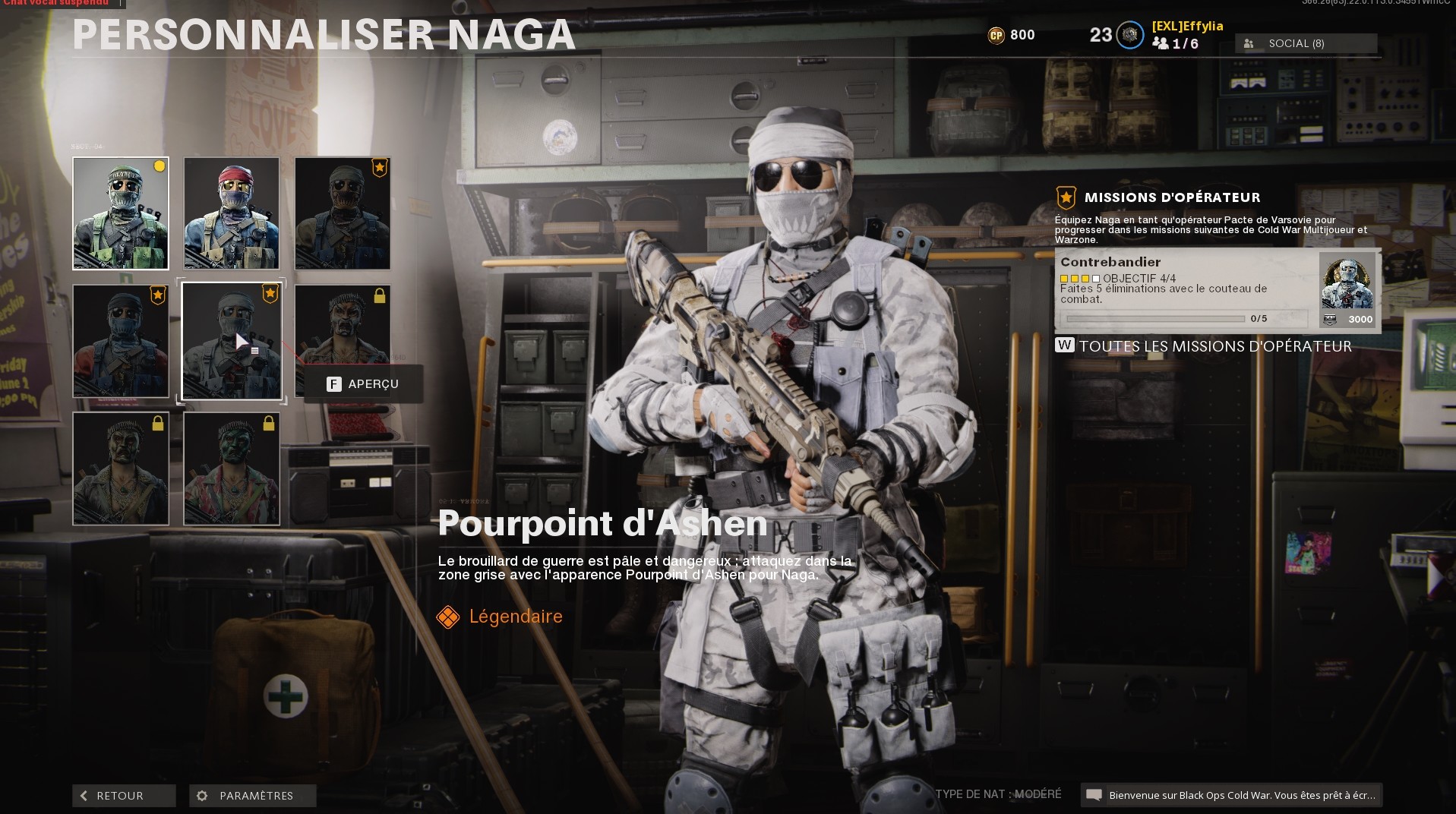Viewport: 1456px width, 814px height.
Task: Select the green zombie Naga skin variant
Action: tap(232, 469)
